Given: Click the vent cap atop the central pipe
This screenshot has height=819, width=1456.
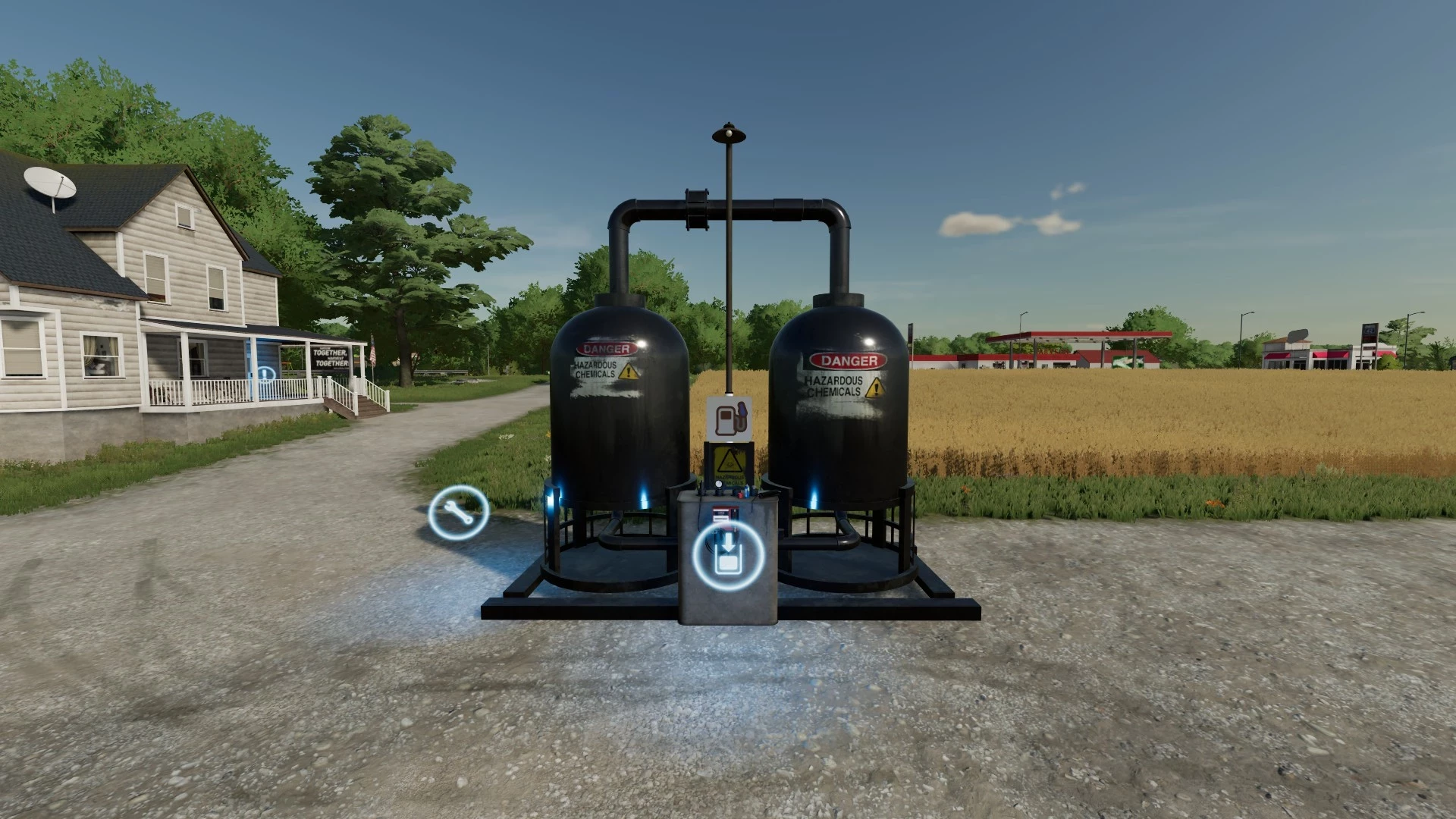Looking at the screenshot, I should click(727, 135).
